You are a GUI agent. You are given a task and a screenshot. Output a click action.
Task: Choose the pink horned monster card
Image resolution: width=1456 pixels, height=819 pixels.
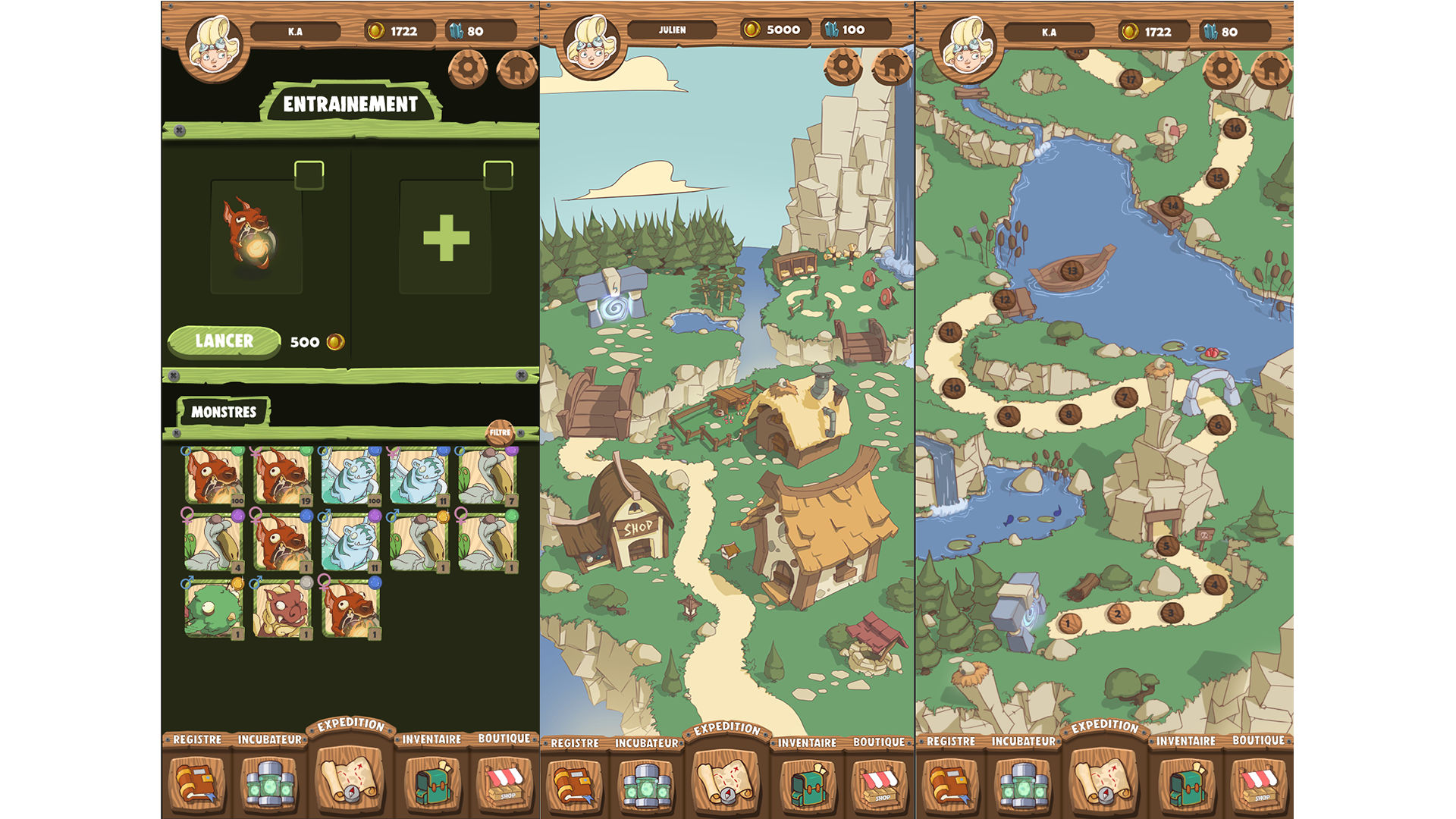tap(281, 608)
